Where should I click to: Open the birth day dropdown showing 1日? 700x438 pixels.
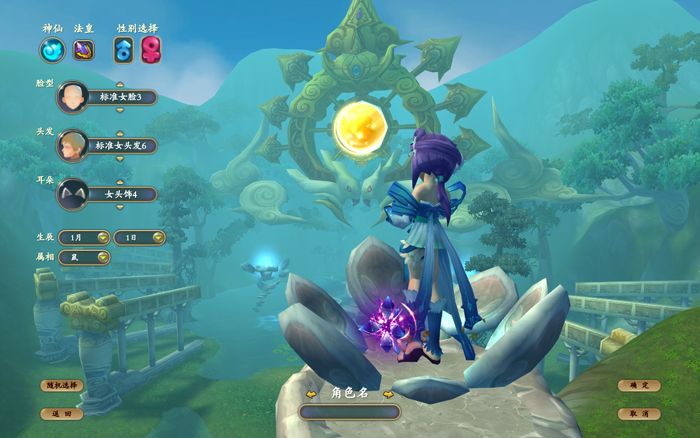pos(138,237)
